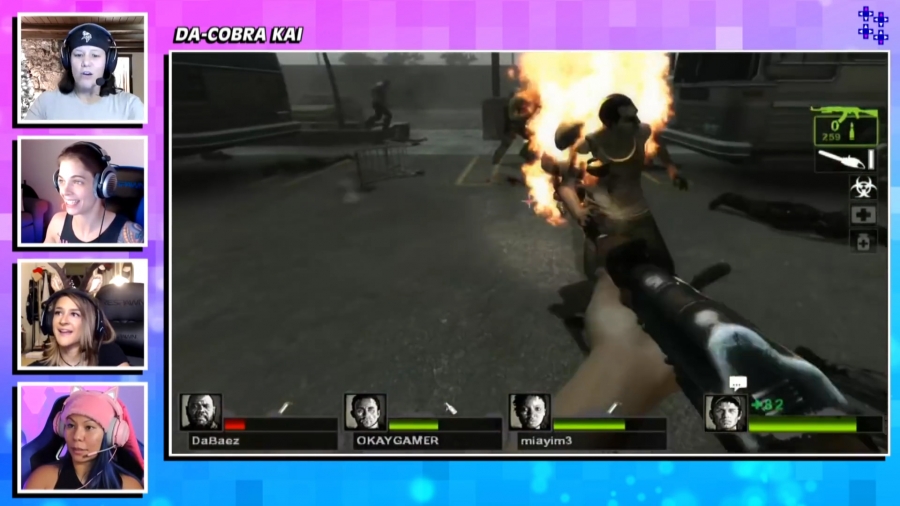
Task: Choose miayim3's teammate portrait
Action: [529, 411]
